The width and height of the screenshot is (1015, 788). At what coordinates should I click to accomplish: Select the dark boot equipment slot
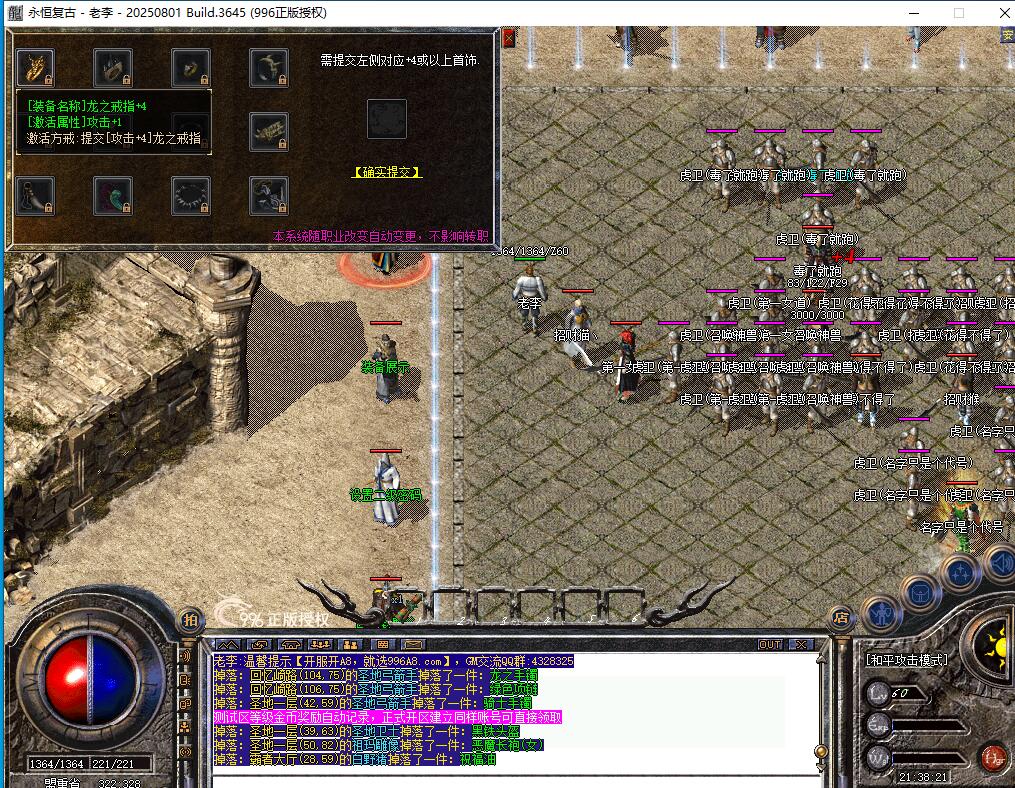tap(35, 194)
